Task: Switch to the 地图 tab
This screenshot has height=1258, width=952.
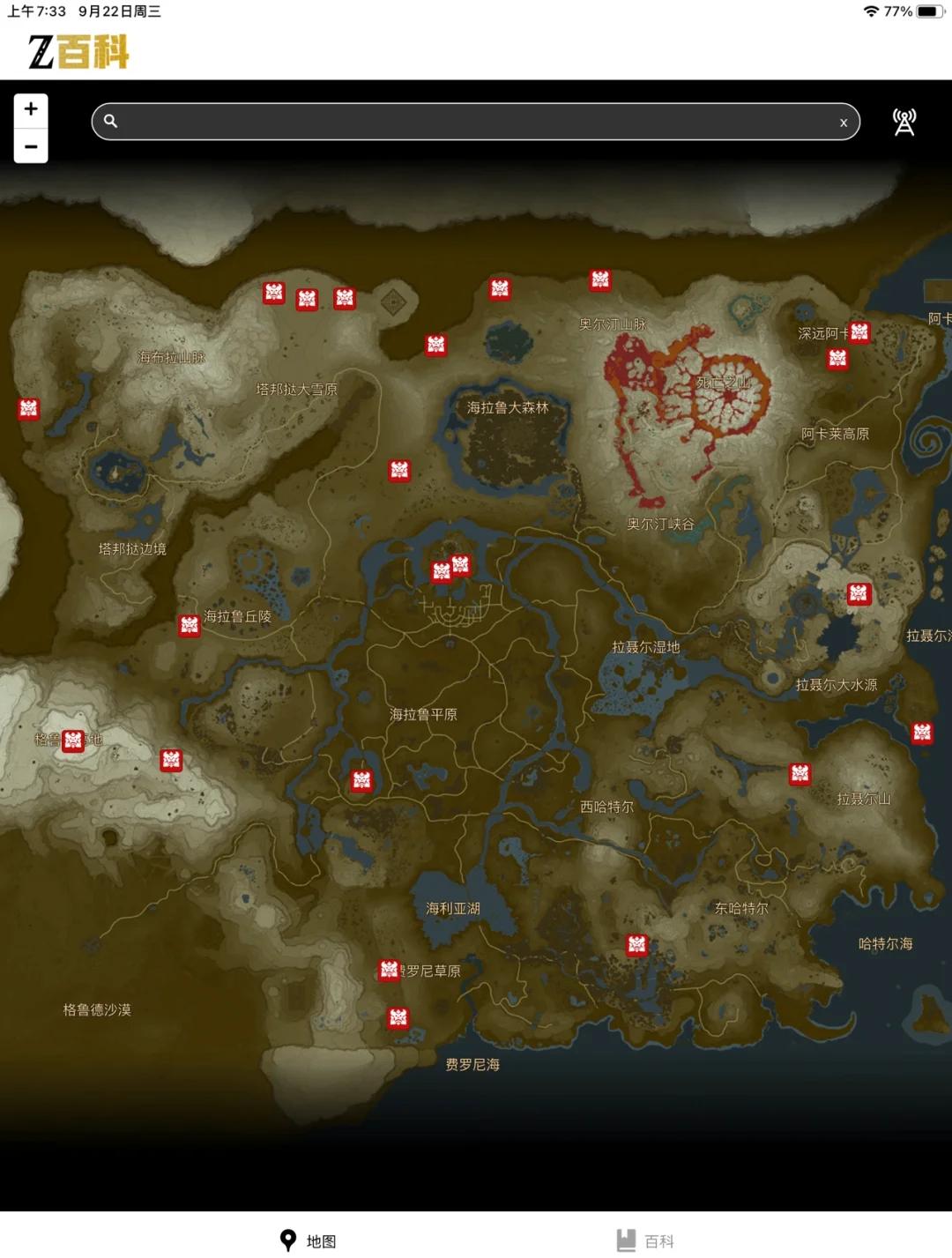Action: (x=308, y=1240)
